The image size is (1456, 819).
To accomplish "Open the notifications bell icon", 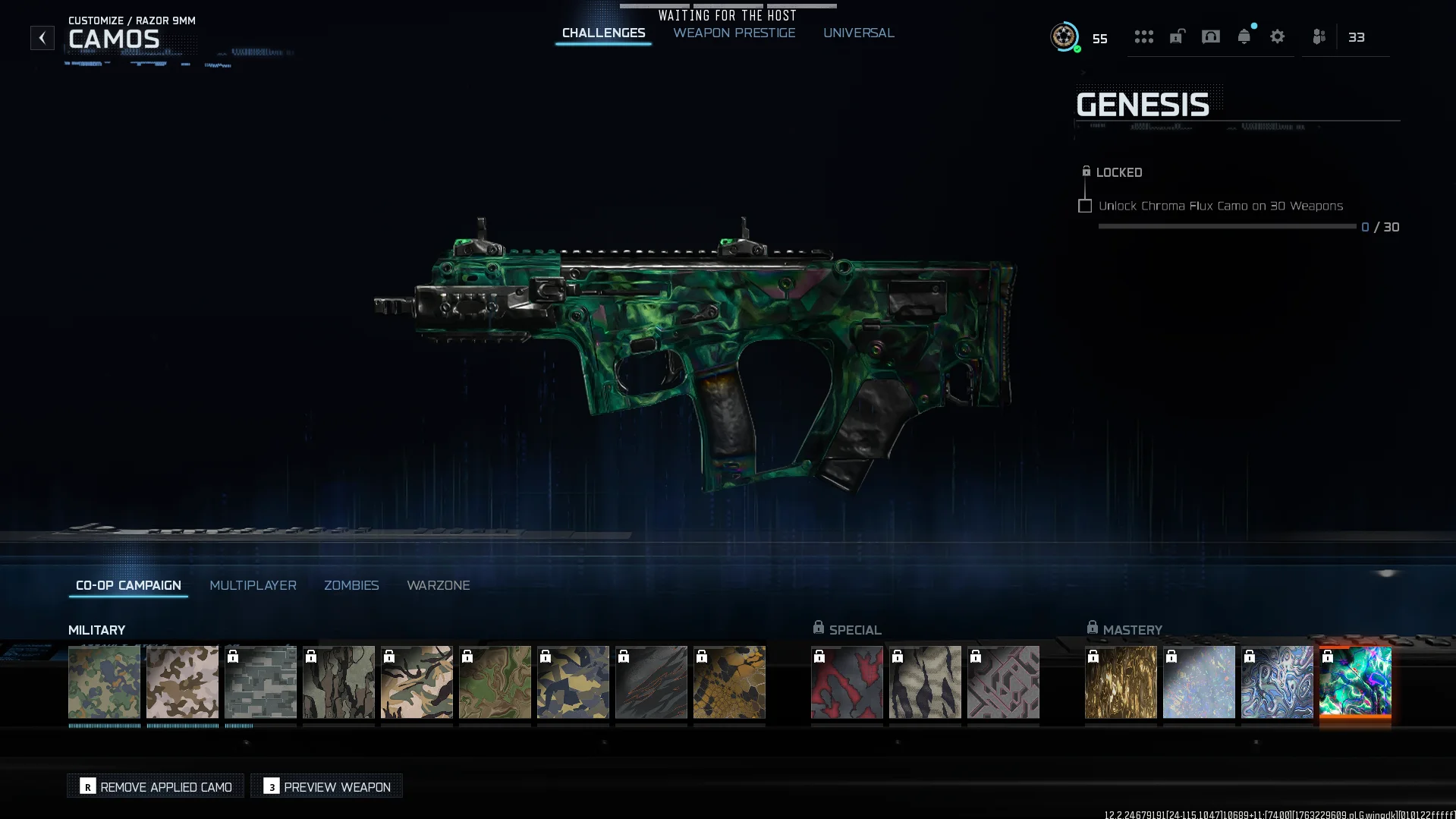I will tap(1244, 36).
